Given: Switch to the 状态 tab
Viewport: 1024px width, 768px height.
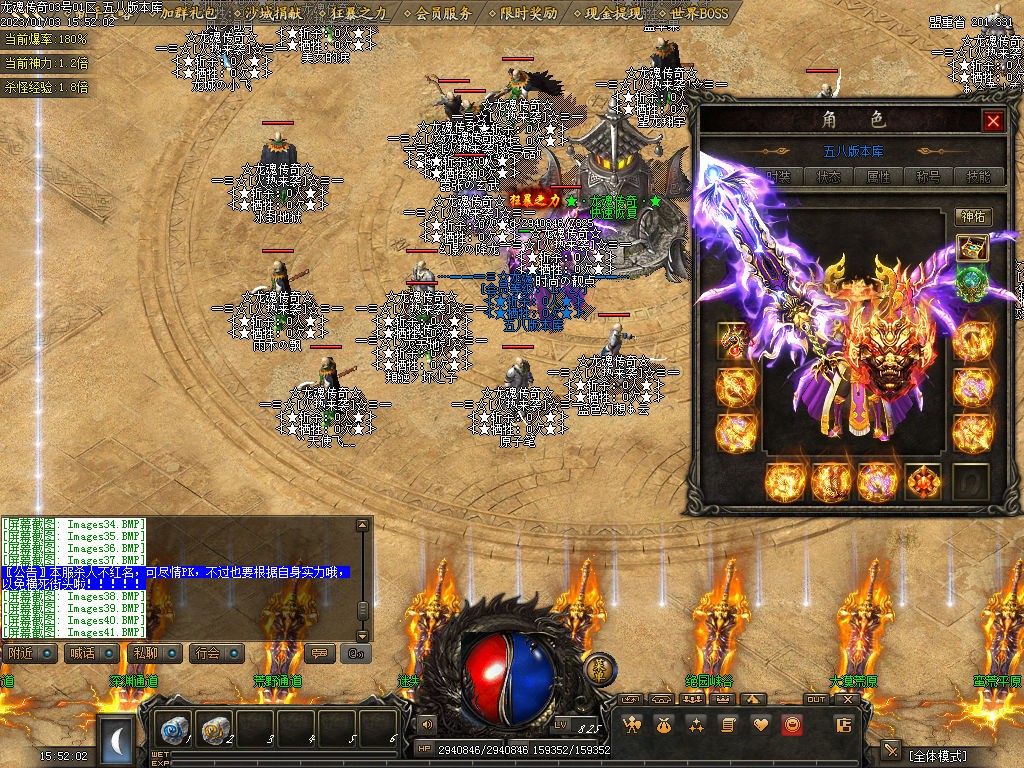Looking at the screenshot, I should [x=828, y=176].
